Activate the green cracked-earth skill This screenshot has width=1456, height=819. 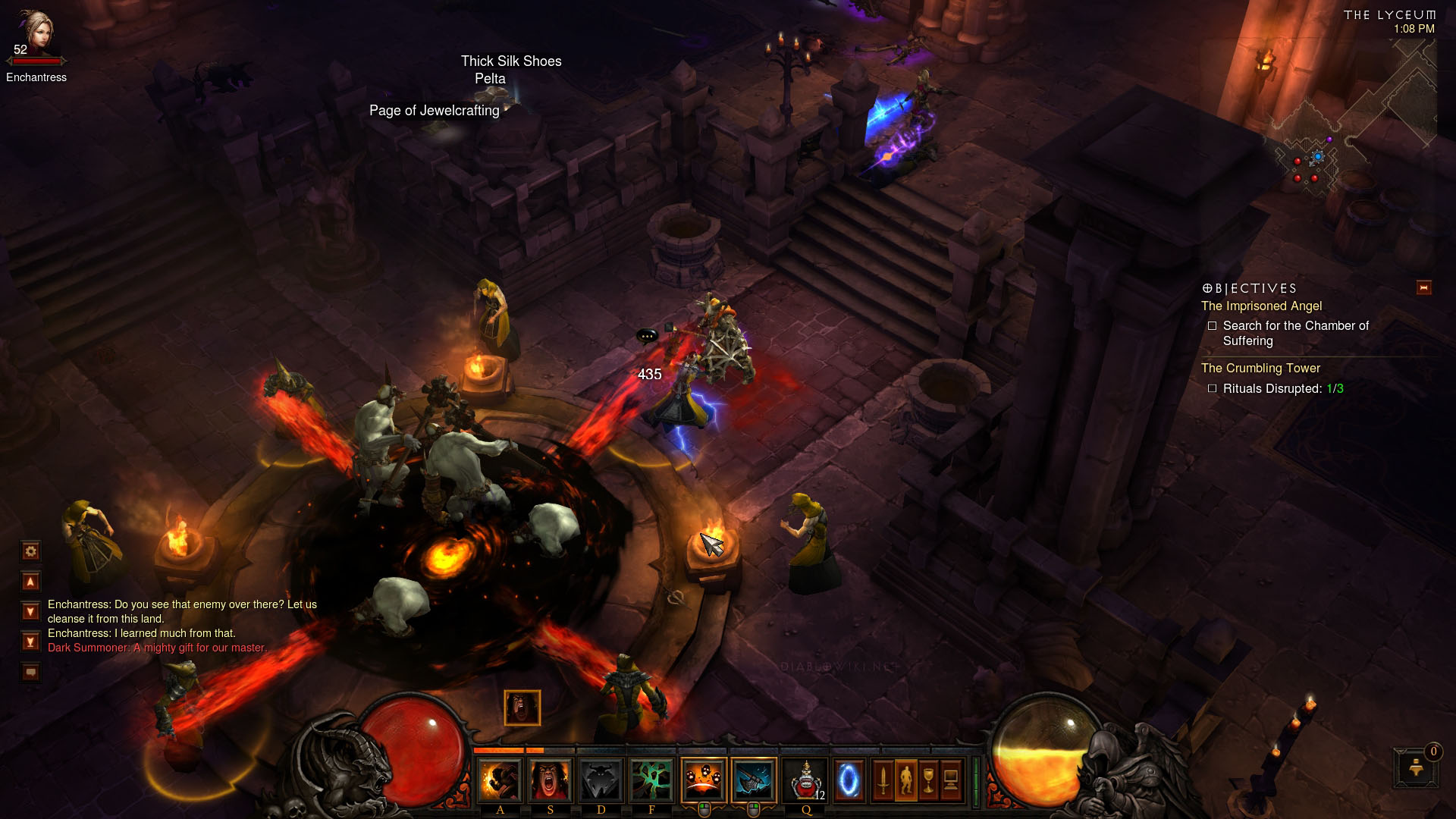pos(651,780)
